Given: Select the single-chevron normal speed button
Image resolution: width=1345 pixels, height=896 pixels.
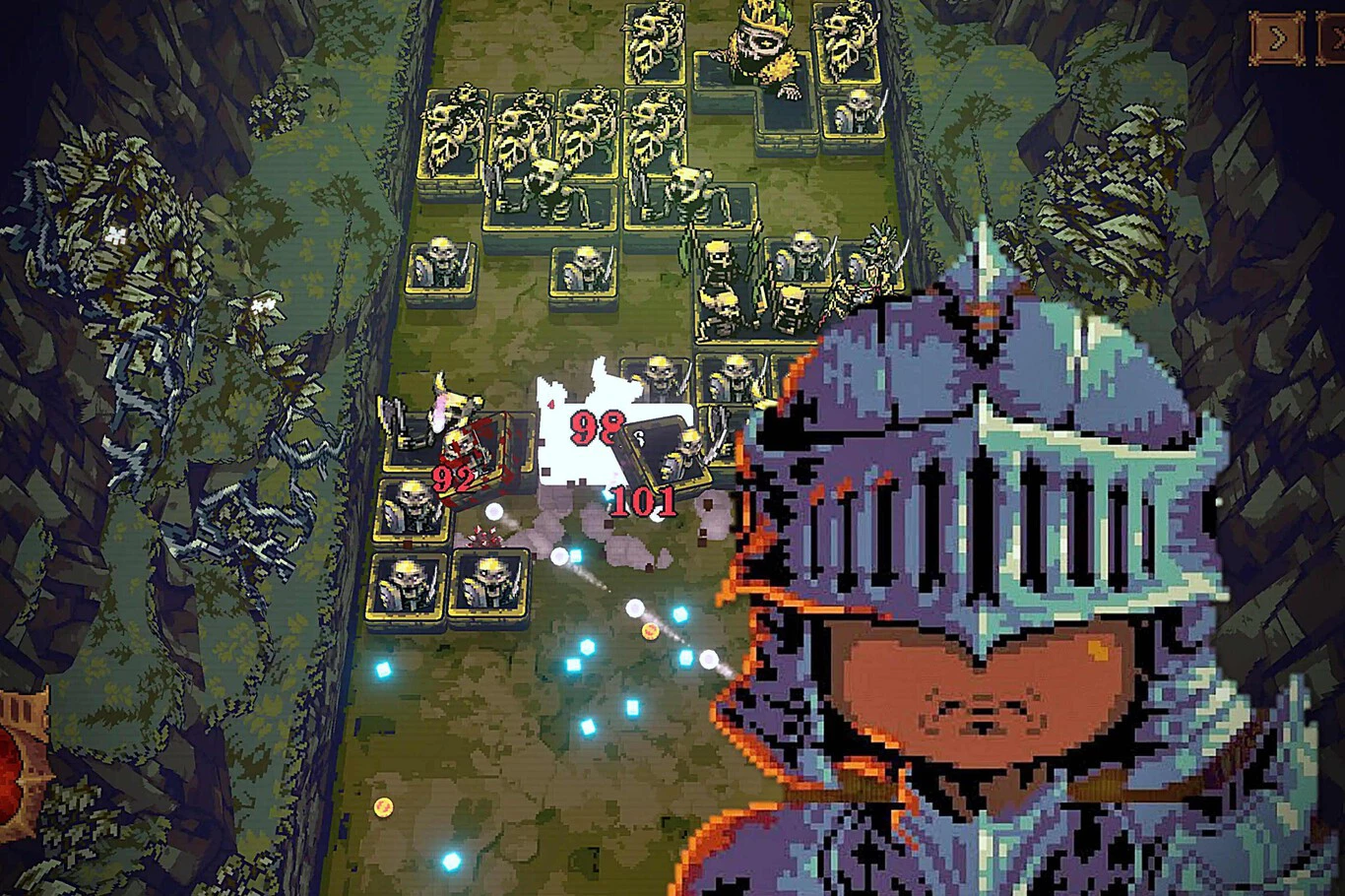Looking at the screenshot, I should click(1277, 38).
